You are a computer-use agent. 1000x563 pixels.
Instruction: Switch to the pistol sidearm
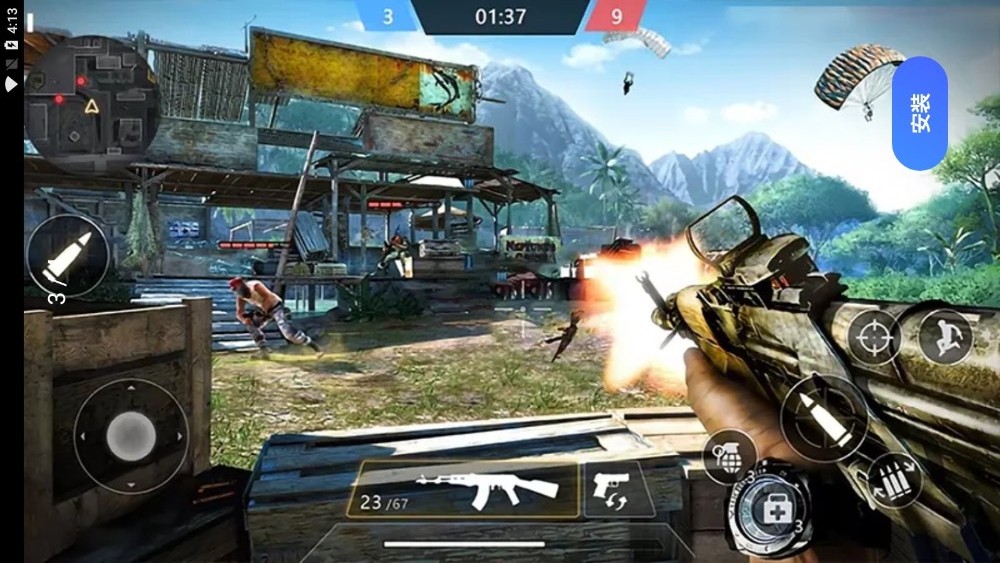point(612,490)
